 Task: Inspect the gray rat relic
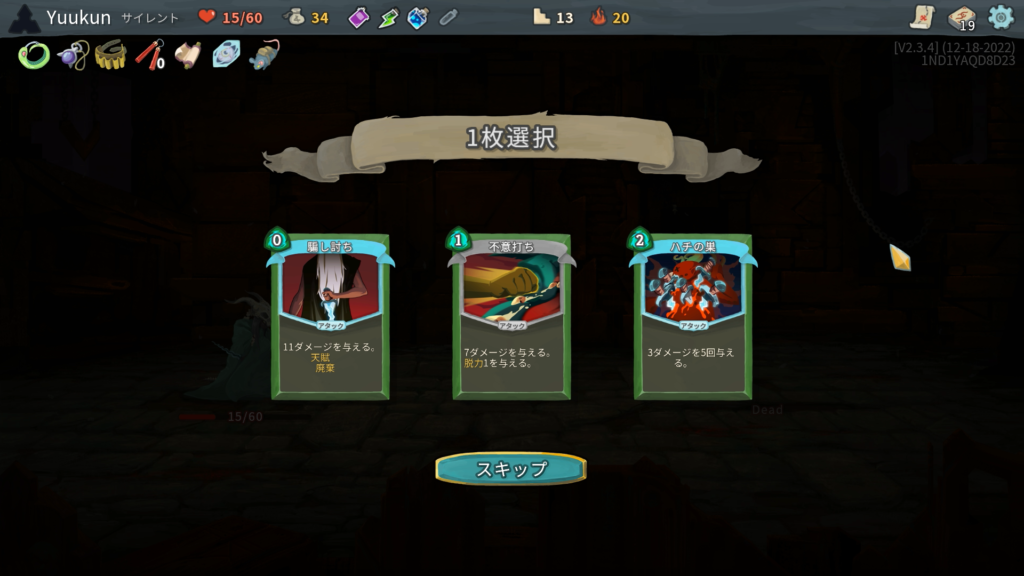coord(264,54)
